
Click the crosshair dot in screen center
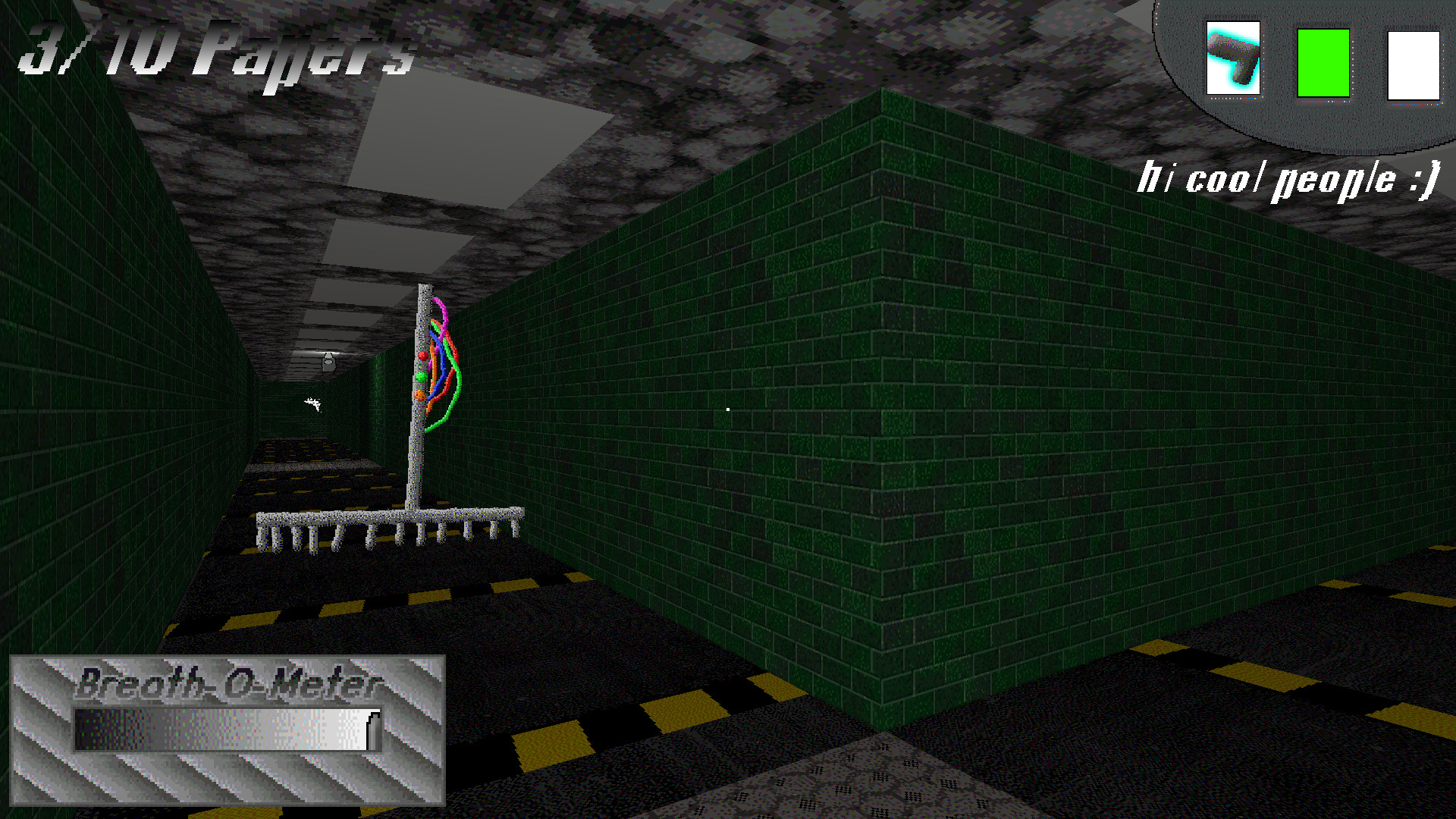728,409
